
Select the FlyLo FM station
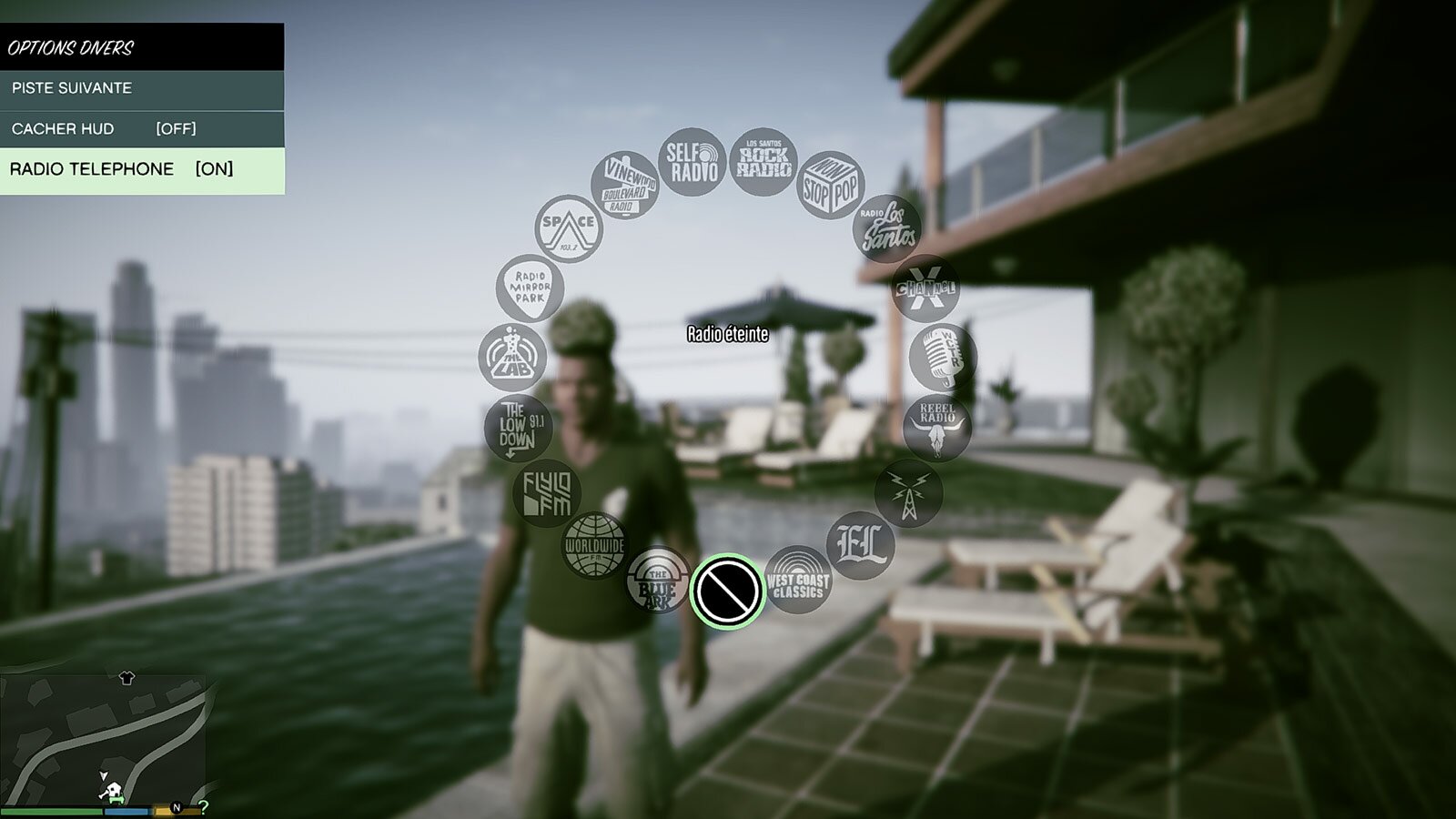tap(546, 493)
